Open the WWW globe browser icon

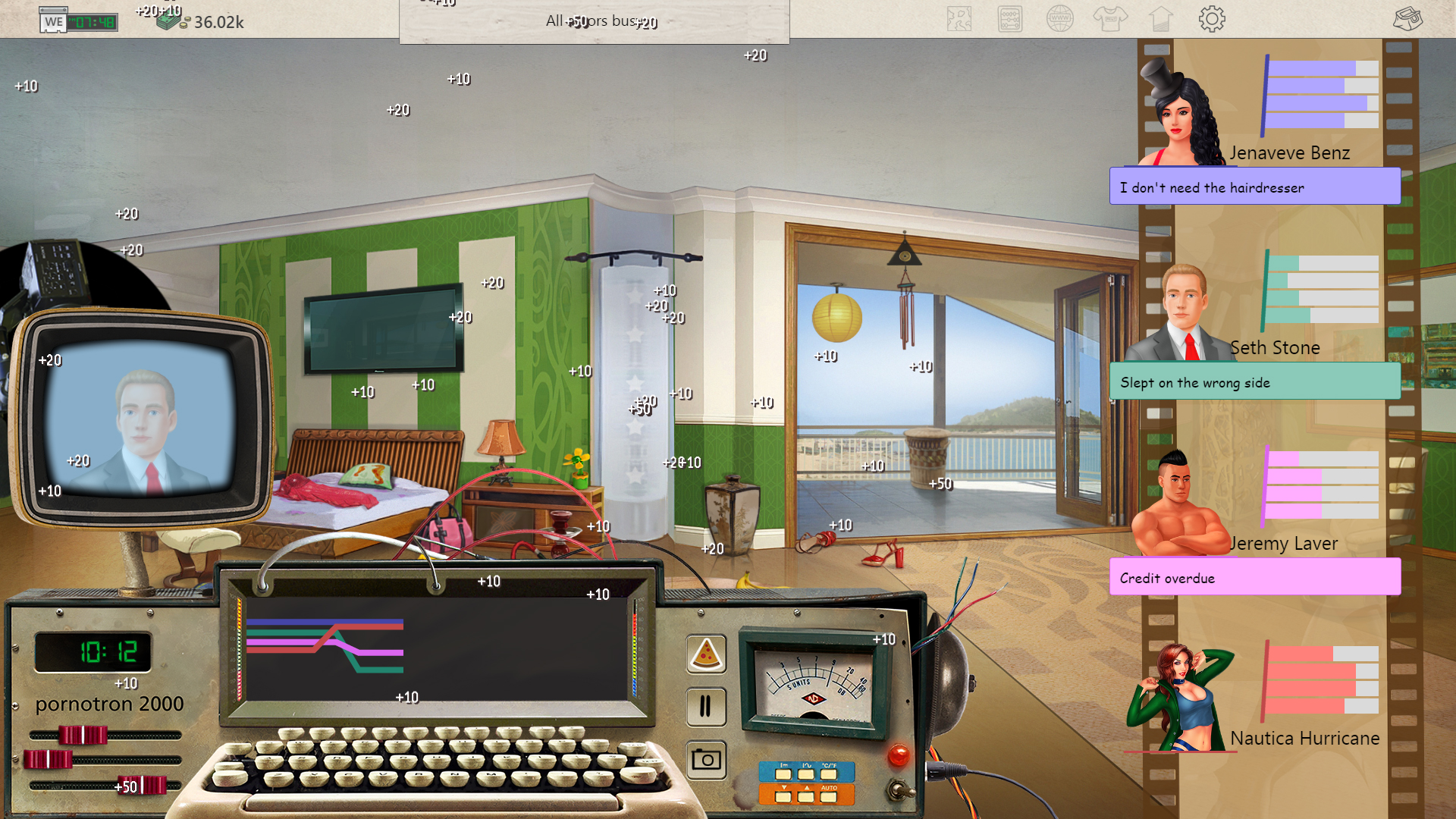coord(1060,19)
